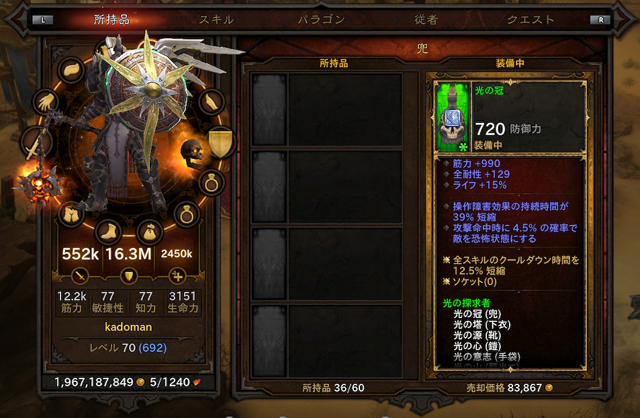Choose the shoulder armor equipment slot
This screenshot has height=418, width=640.
click(72, 69)
